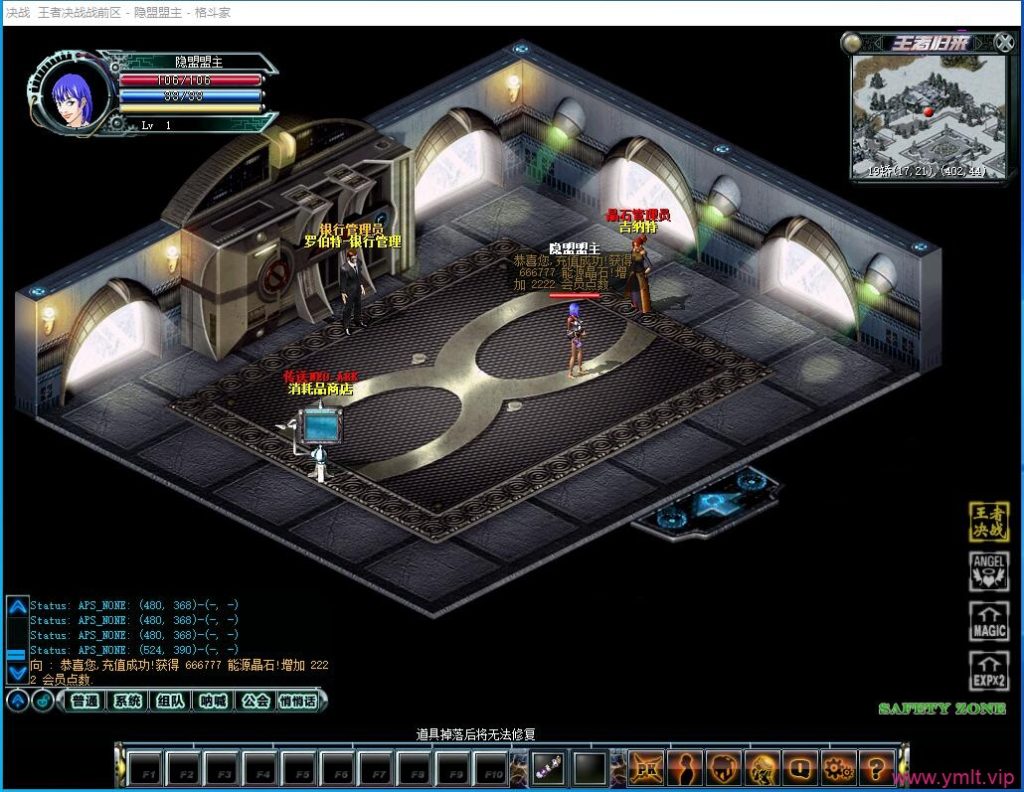Toggle the PK mode button
This screenshot has height=792, width=1024.
(x=646, y=768)
